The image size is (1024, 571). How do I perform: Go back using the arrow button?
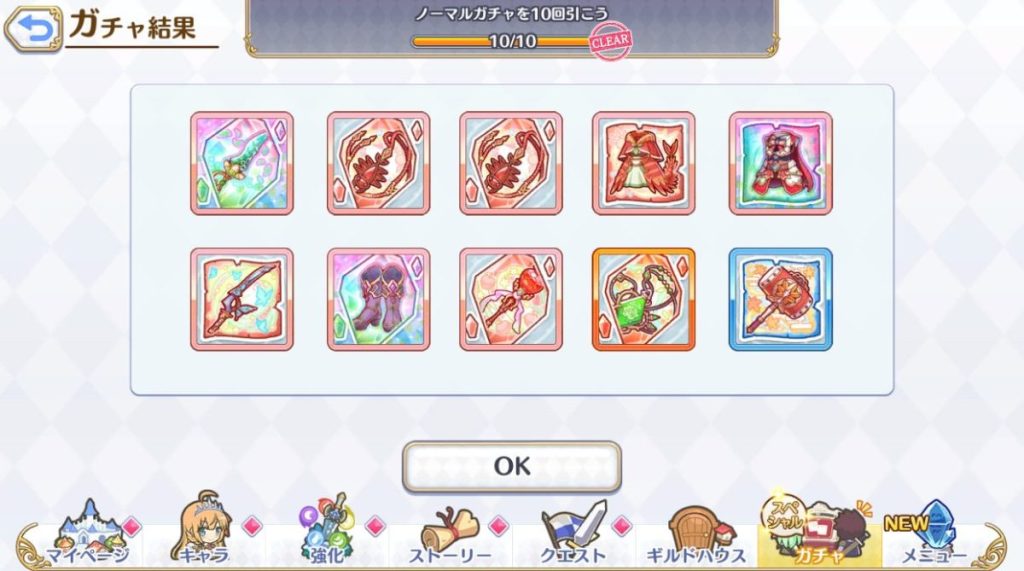click(x=32, y=29)
